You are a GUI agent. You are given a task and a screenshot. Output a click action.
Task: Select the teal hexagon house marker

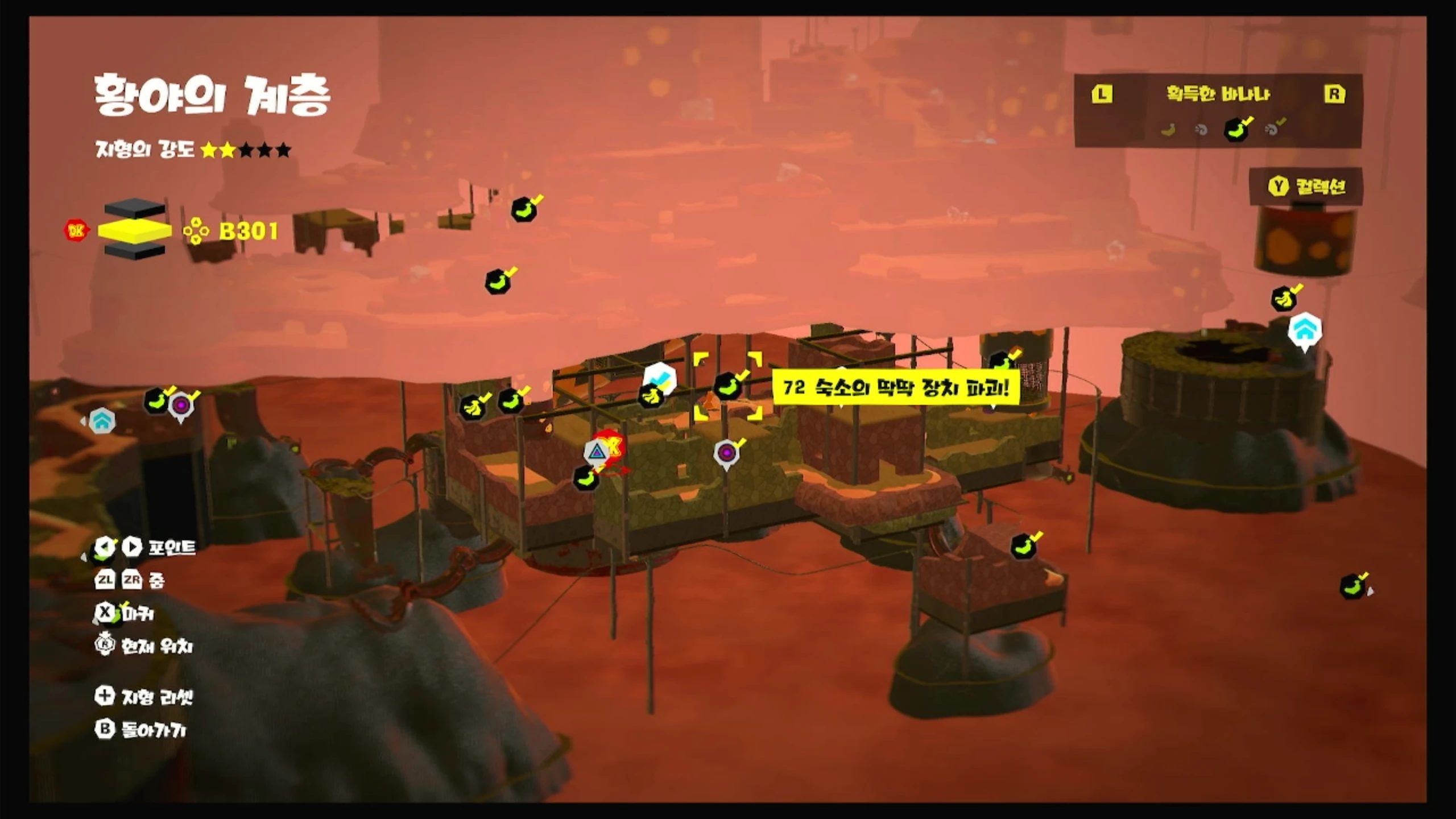(102, 421)
